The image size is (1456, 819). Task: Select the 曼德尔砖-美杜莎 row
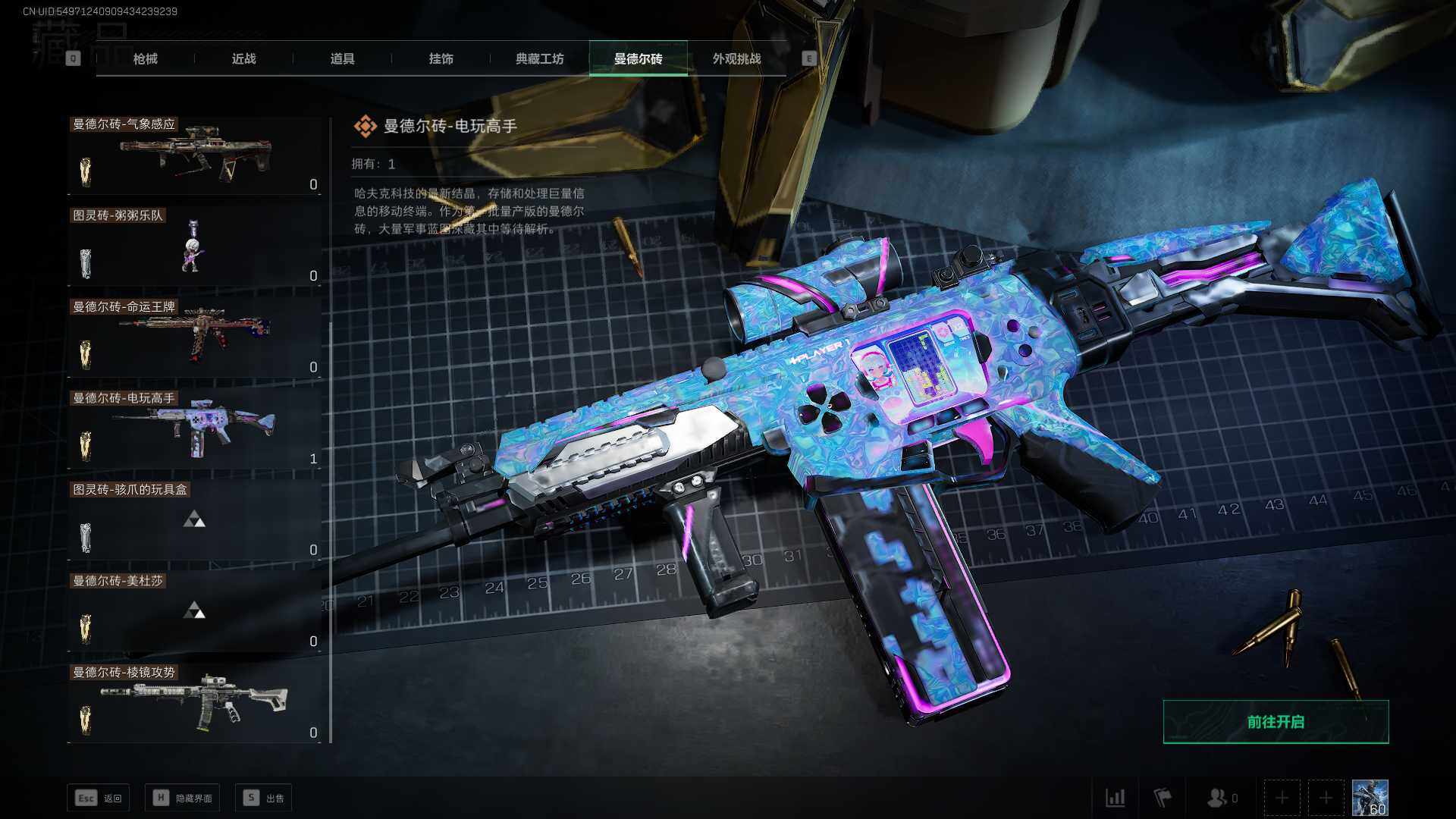click(x=195, y=613)
